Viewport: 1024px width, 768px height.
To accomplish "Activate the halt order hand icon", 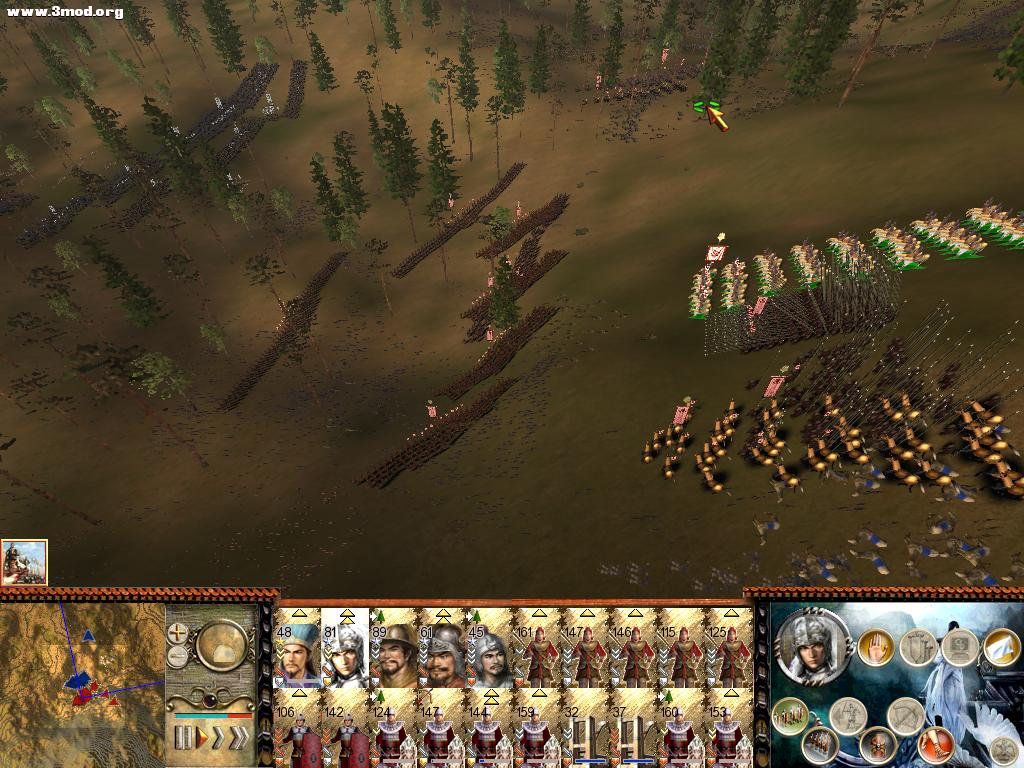I will click(x=875, y=647).
